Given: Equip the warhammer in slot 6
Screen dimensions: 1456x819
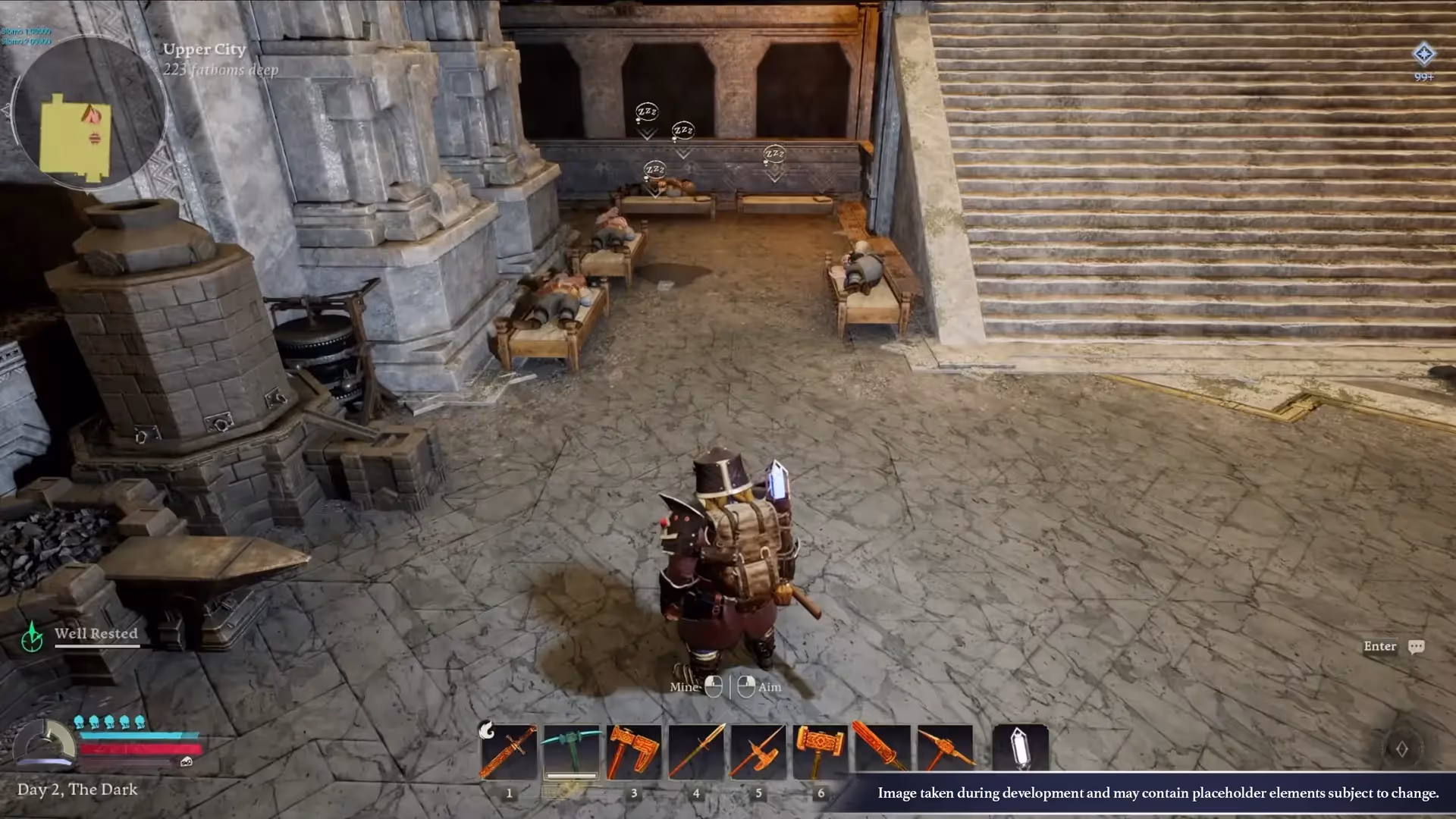Looking at the screenshot, I should [821, 752].
